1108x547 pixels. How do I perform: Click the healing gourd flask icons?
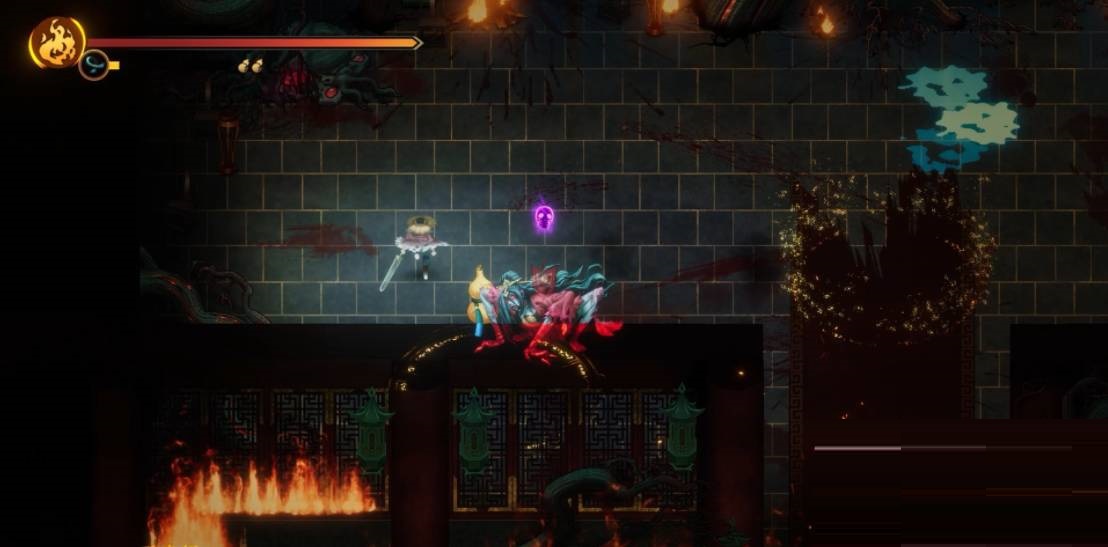click(x=250, y=66)
